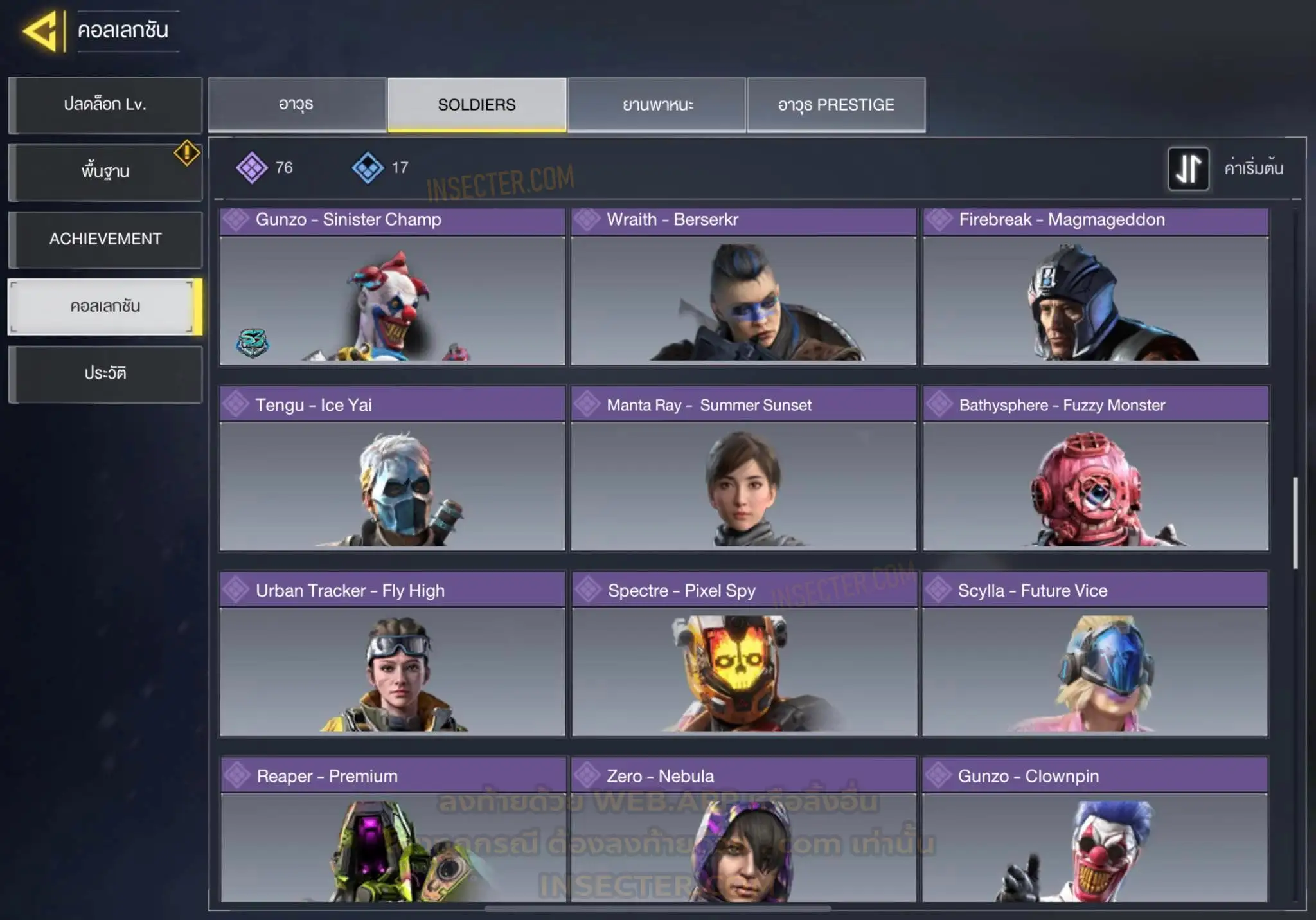Select the พื้นฐาน menu entry
This screenshot has height=920, width=1316.
tap(105, 172)
